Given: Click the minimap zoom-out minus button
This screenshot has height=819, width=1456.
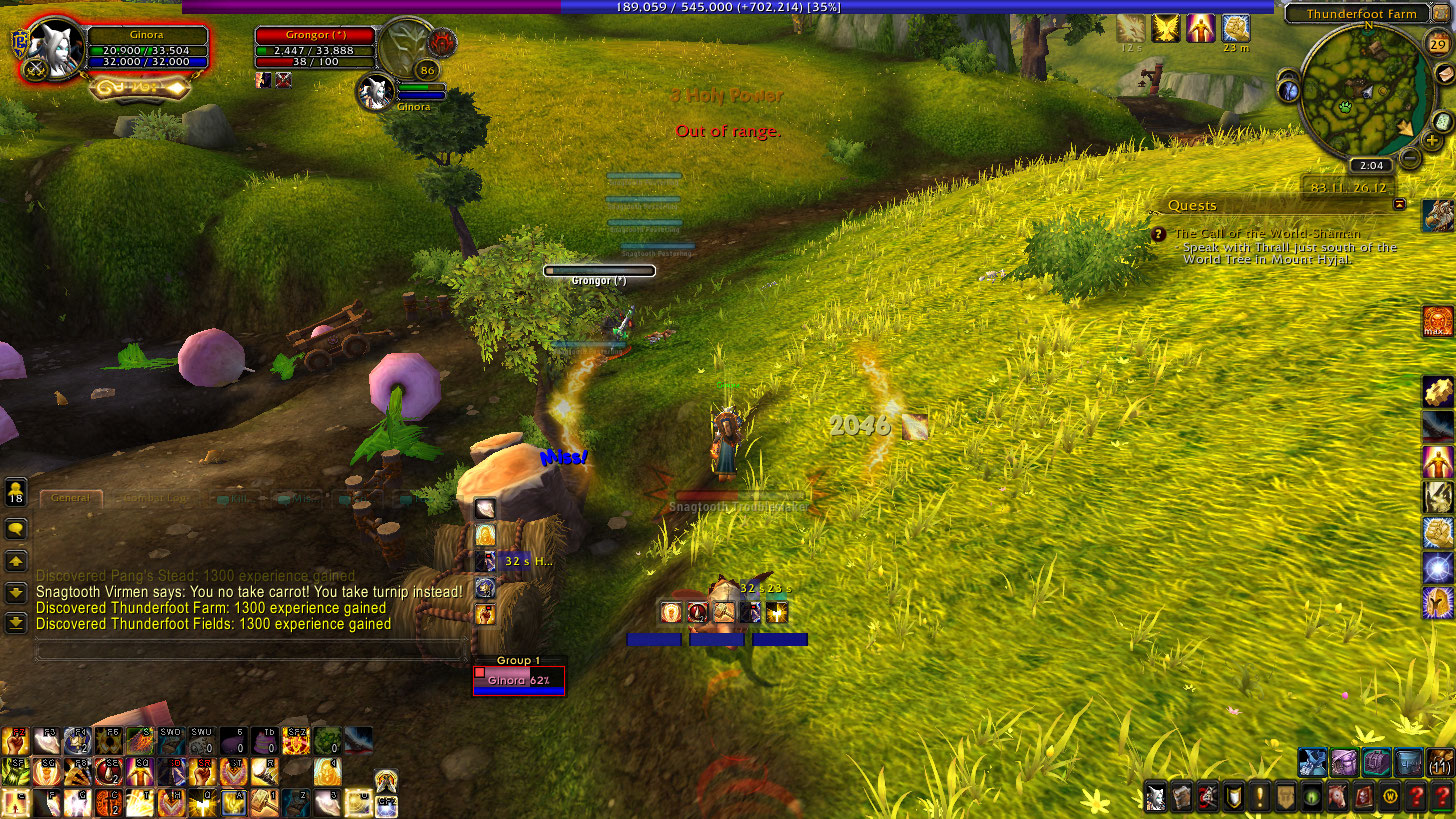Looking at the screenshot, I should 1410,157.
